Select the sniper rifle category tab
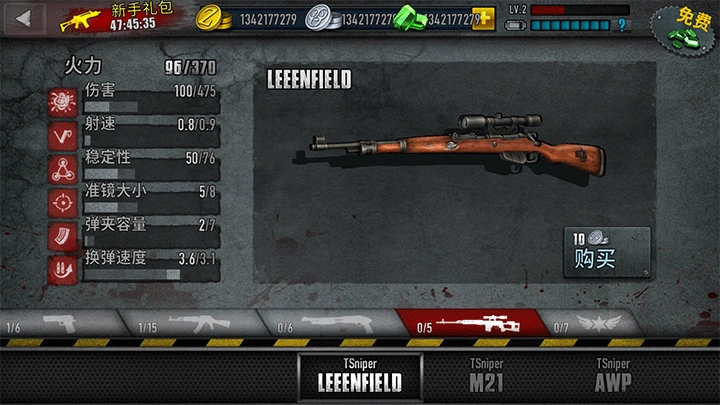Viewport: 720px width, 405px height. coord(472,323)
